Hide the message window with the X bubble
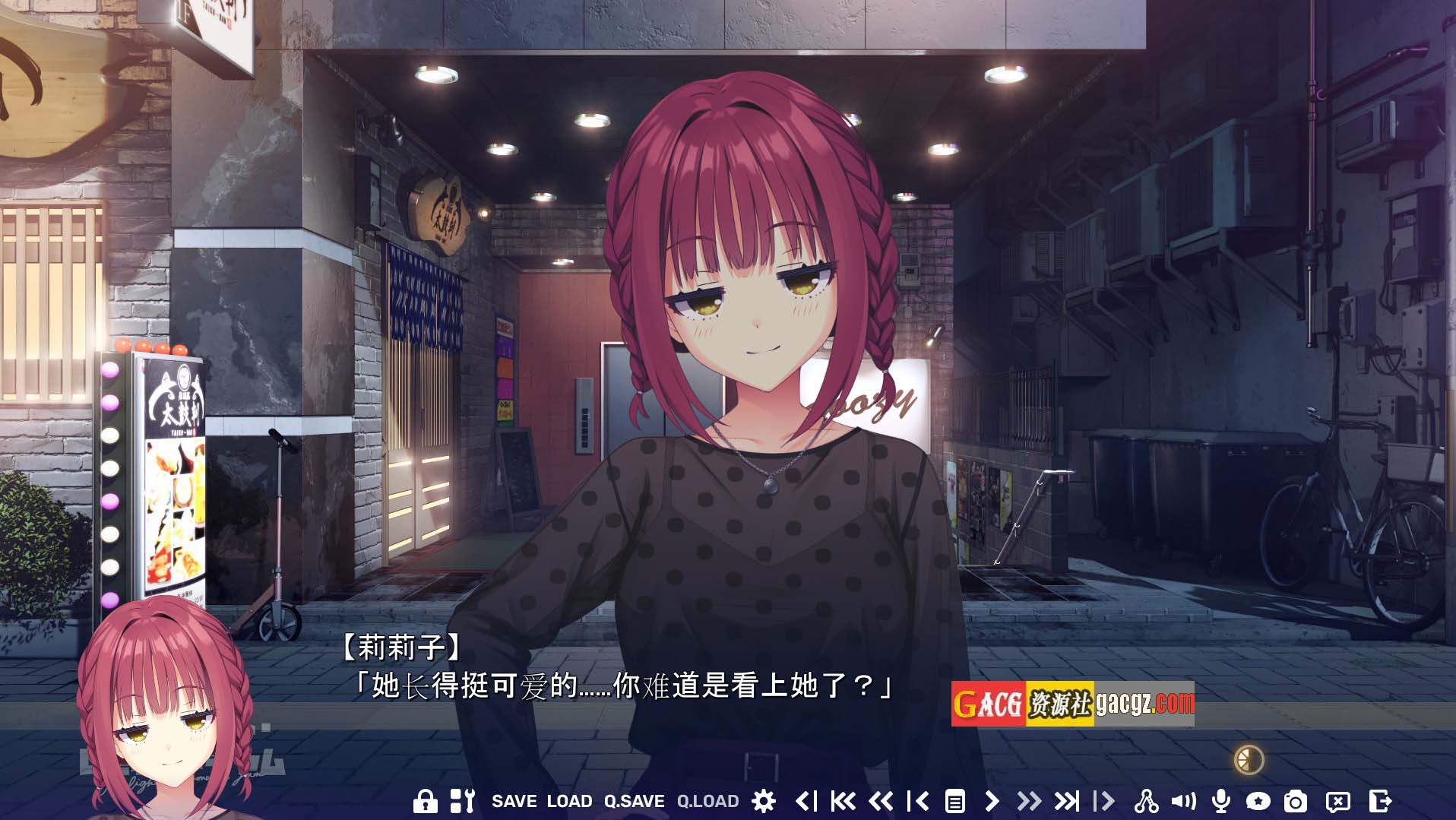1456x820 pixels. (1337, 801)
